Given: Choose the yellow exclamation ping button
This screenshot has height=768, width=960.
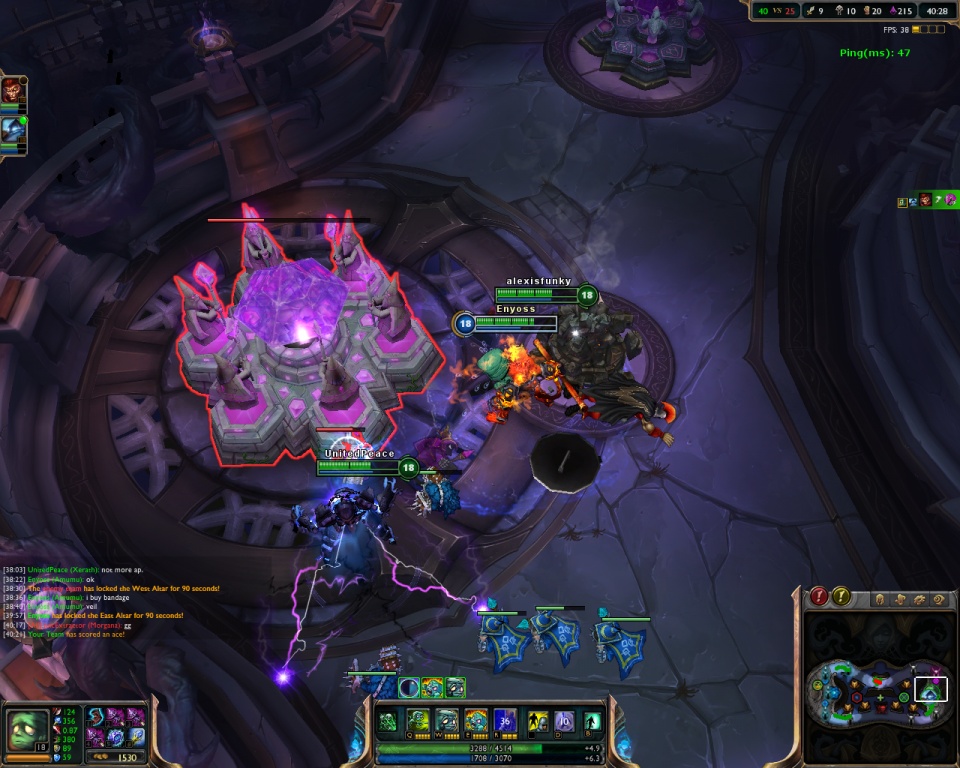Looking at the screenshot, I should click(x=842, y=597).
